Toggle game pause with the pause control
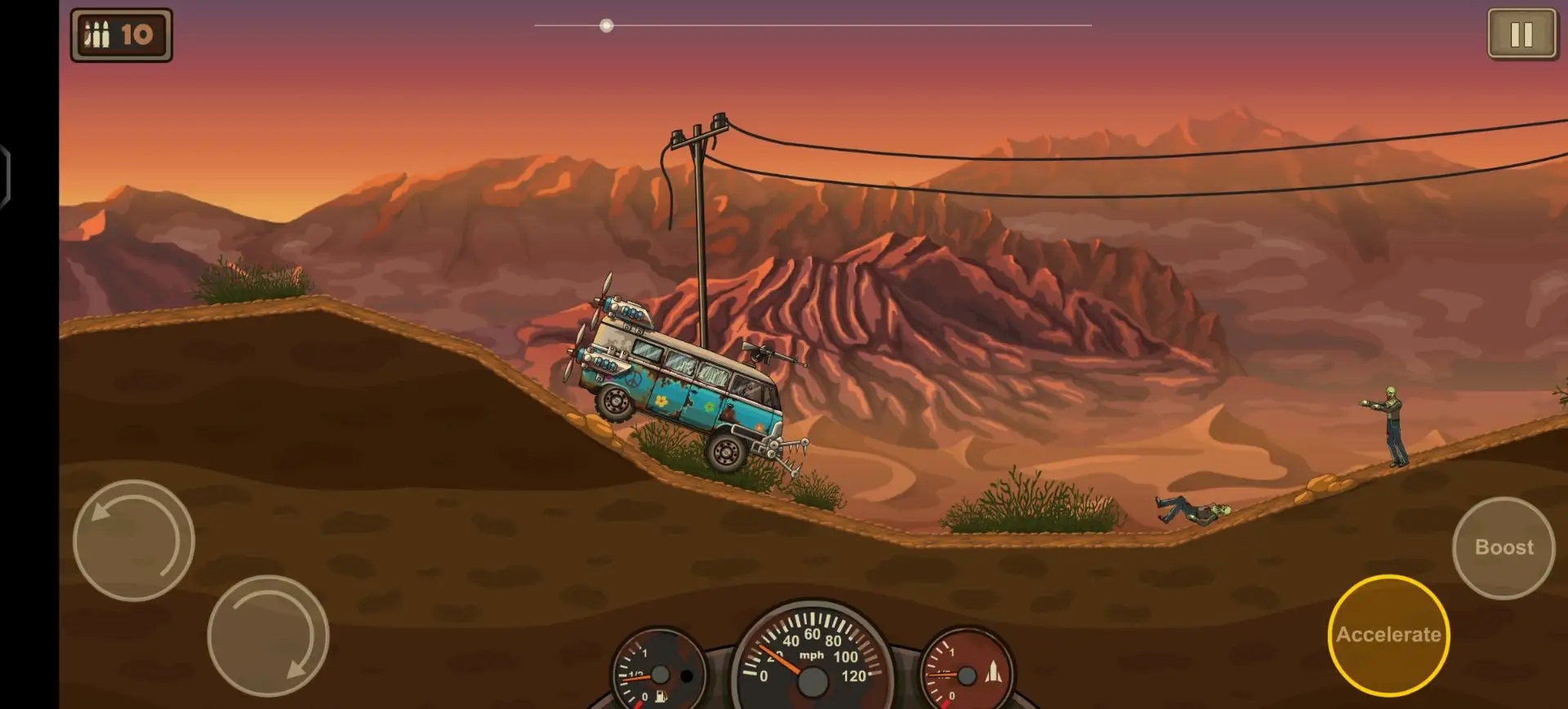Image resolution: width=1568 pixels, height=709 pixels. (x=1521, y=33)
